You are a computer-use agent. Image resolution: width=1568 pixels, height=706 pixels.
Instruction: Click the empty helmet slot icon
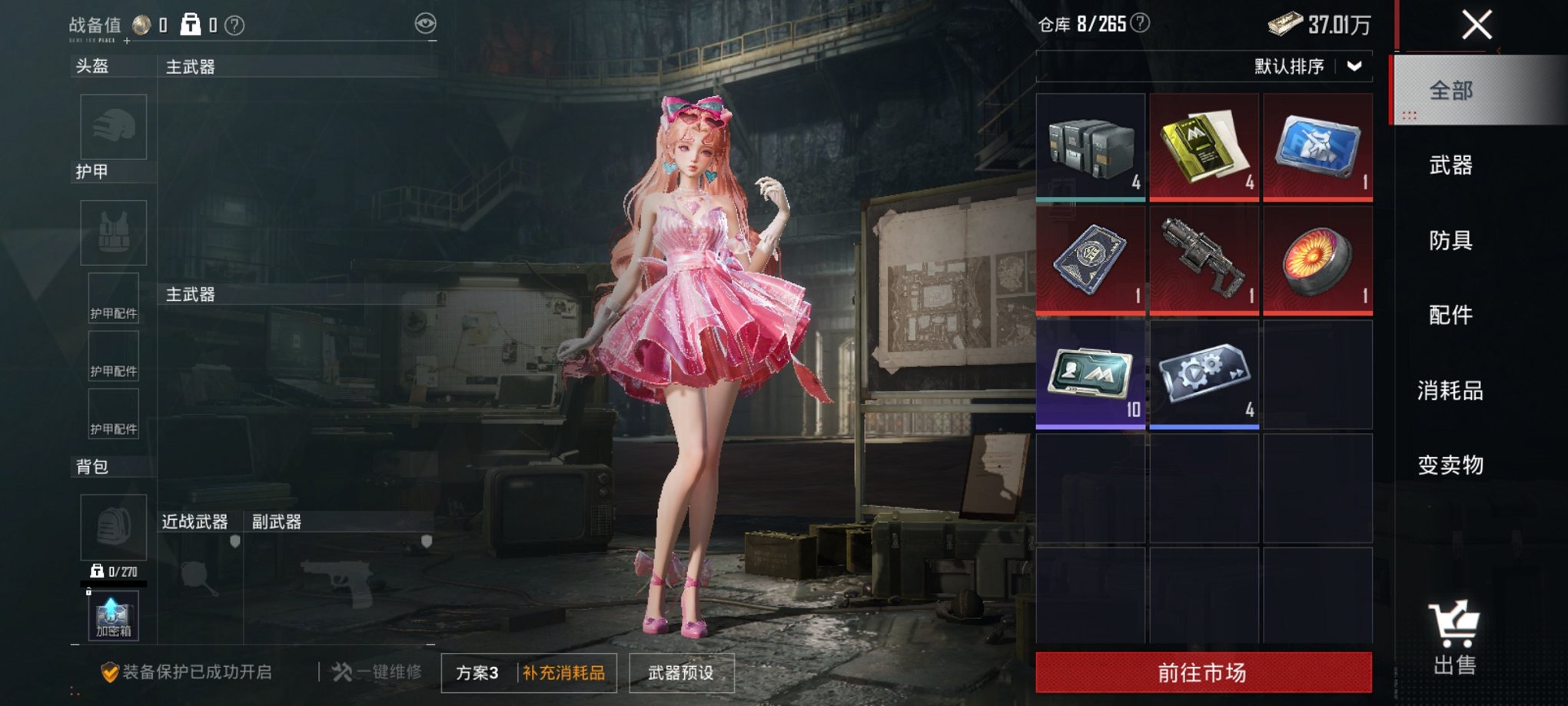point(113,127)
